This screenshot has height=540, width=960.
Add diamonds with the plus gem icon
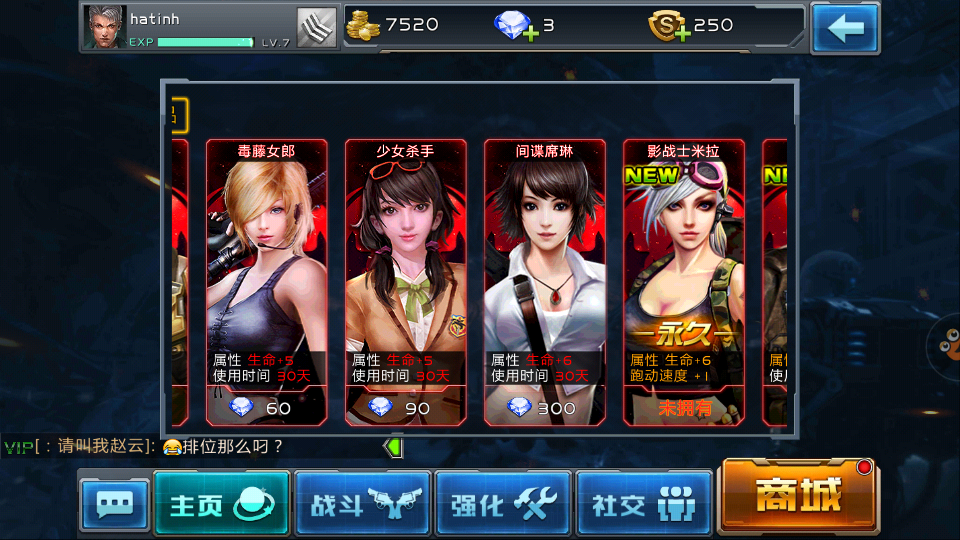tap(516, 27)
